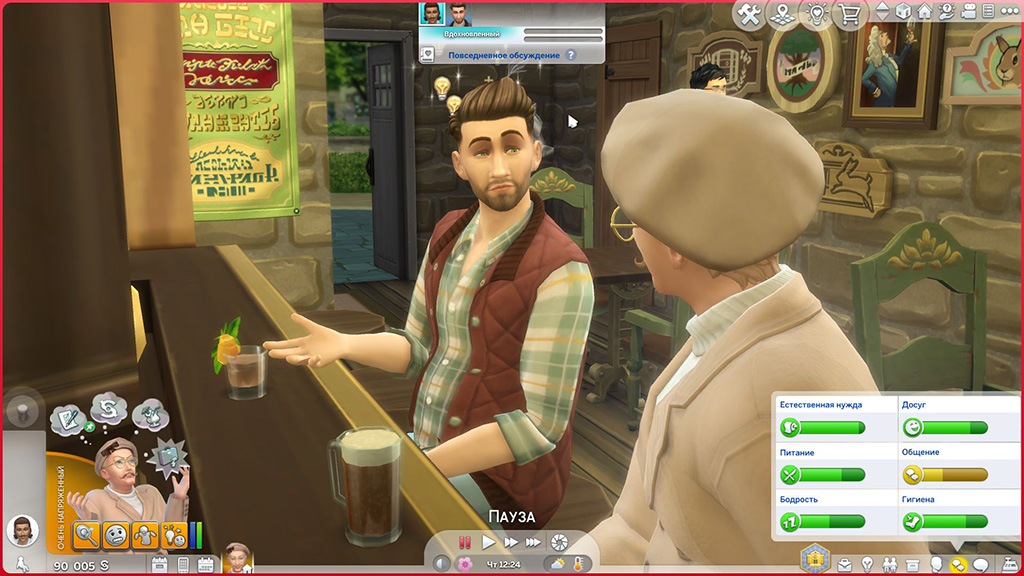
Task: Set fast-forward game speed
Action: tap(511, 542)
